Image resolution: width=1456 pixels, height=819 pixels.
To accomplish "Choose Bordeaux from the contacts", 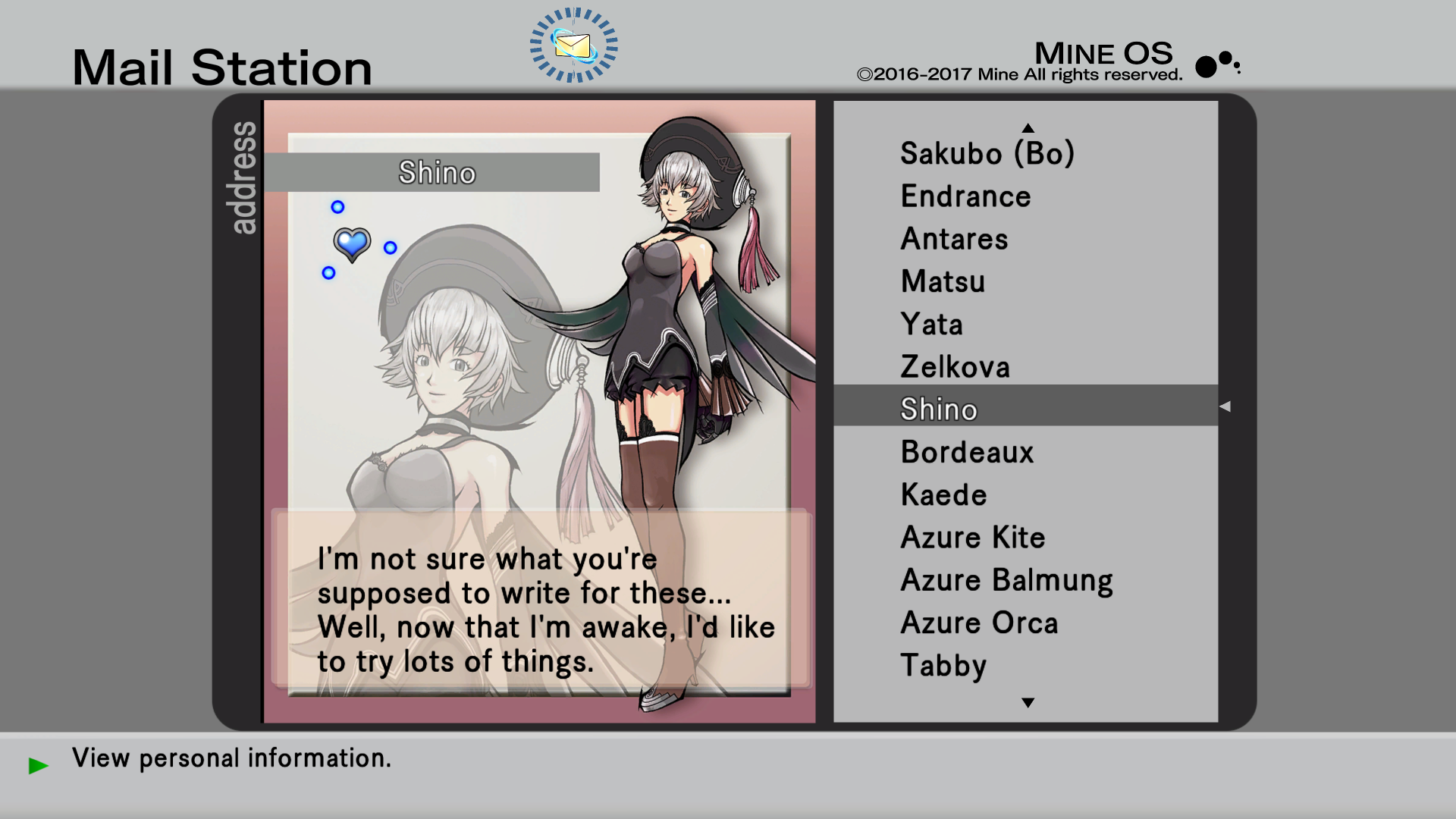I will 967,452.
